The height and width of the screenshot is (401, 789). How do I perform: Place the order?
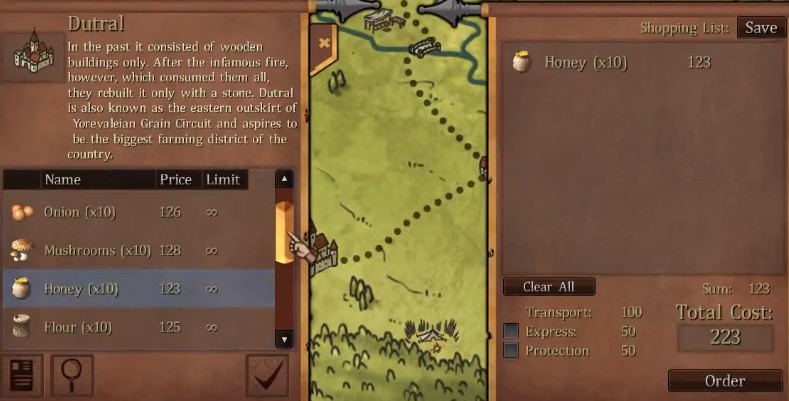click(x=724, y=381)
